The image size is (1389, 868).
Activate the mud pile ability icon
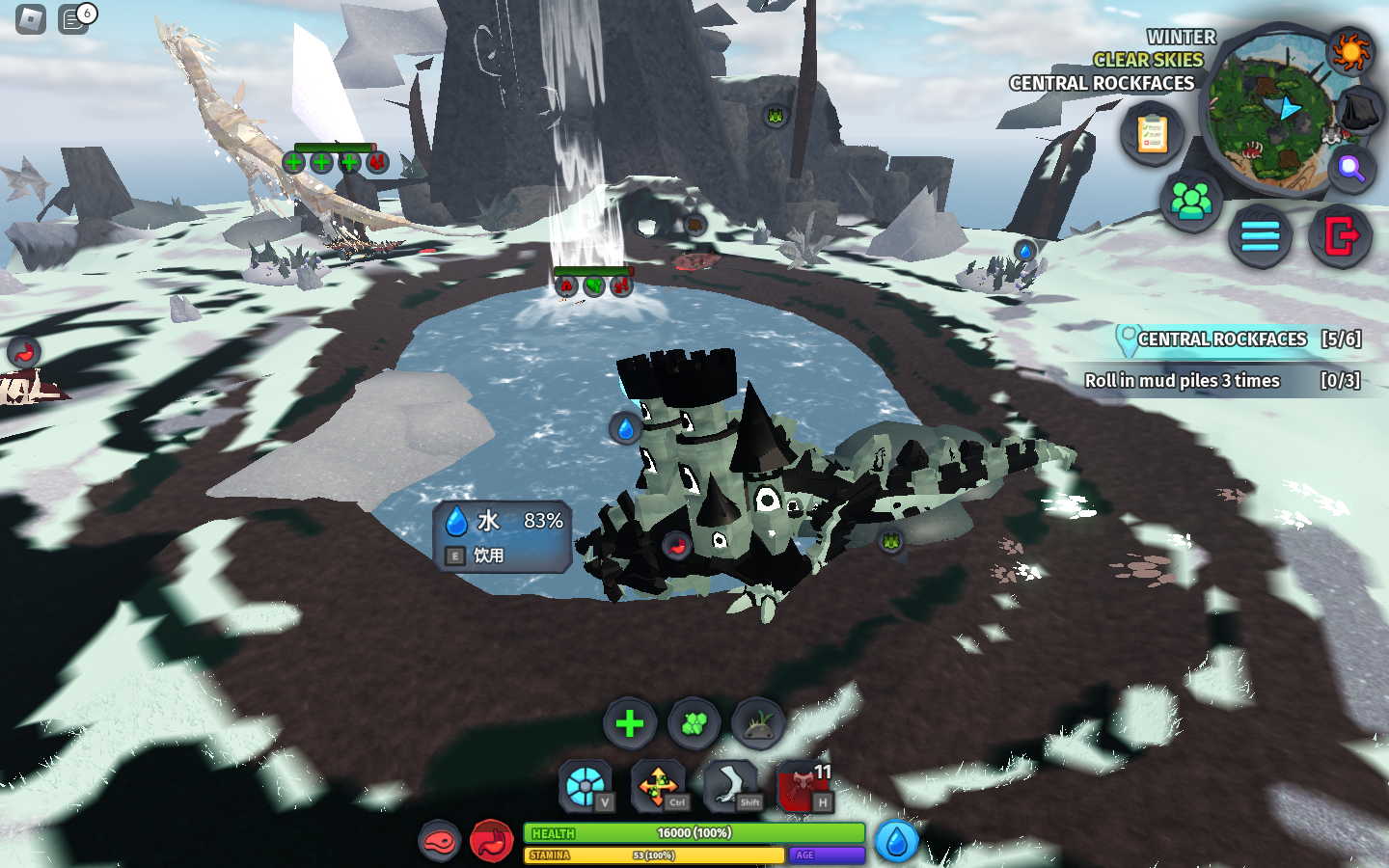[758, 723]
